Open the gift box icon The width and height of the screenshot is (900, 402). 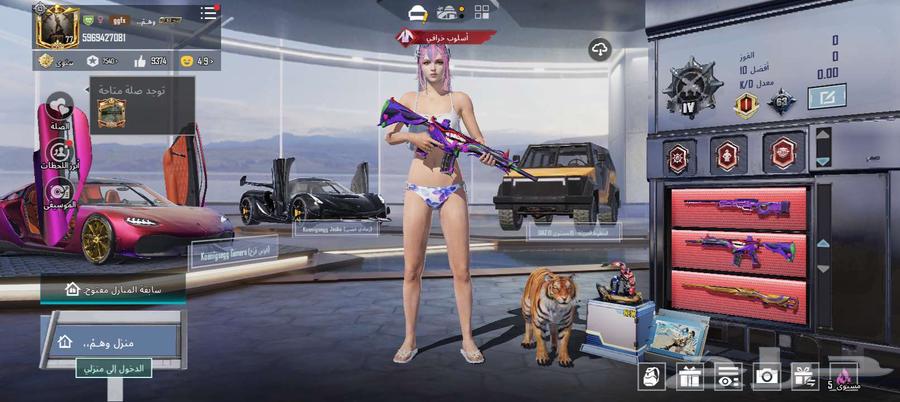pyautogui.click(x=688, y=376)
